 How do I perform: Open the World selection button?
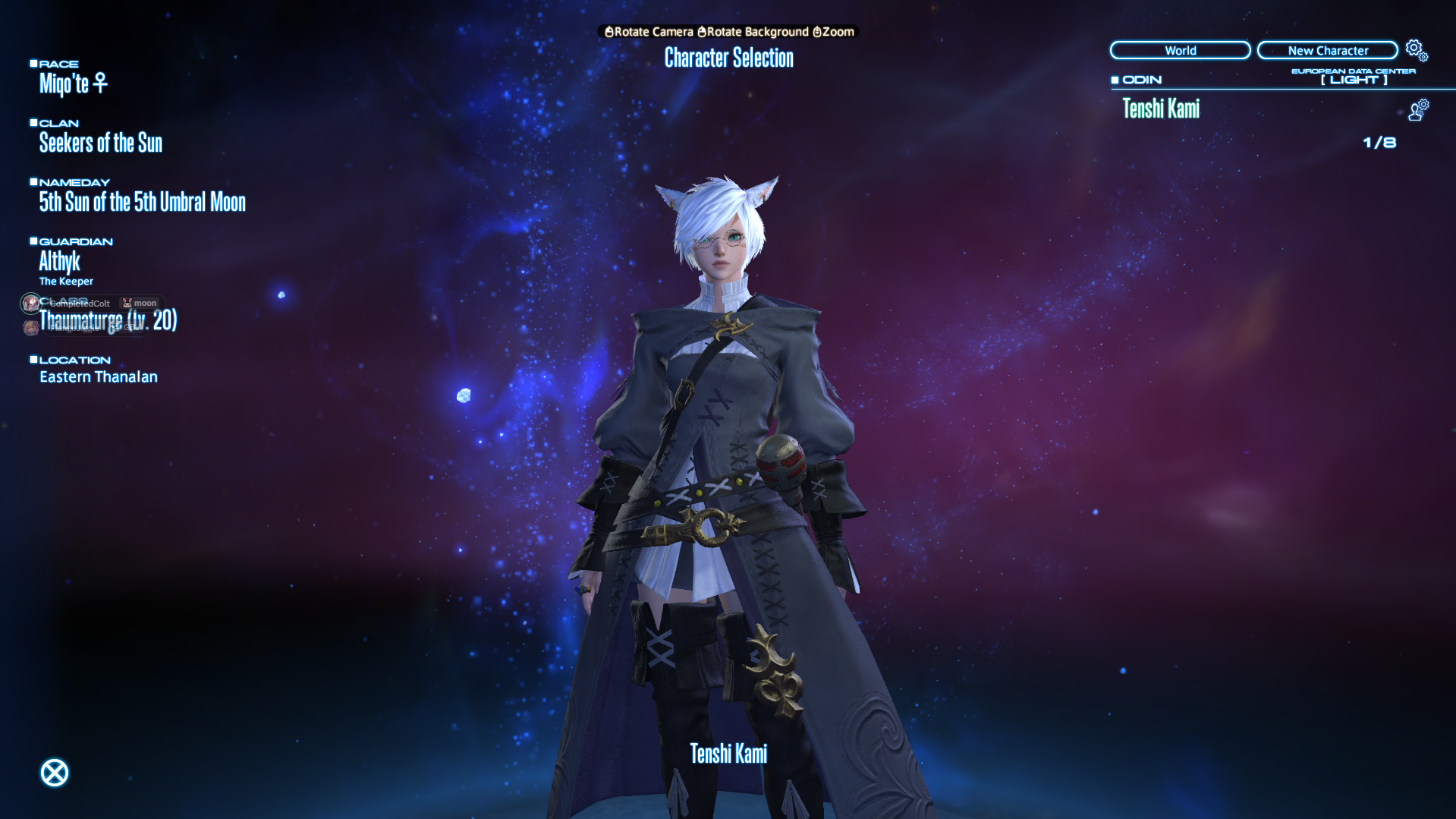point(1180,50)
